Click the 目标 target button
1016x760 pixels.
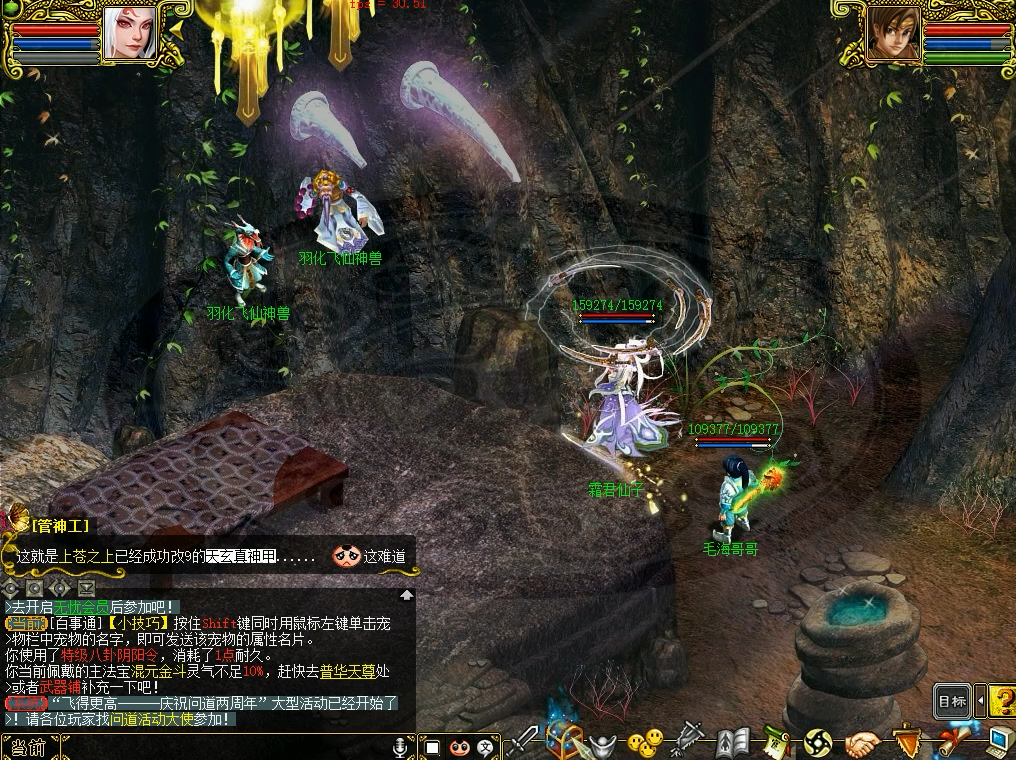pyautogui.click(x=952, y=701)
